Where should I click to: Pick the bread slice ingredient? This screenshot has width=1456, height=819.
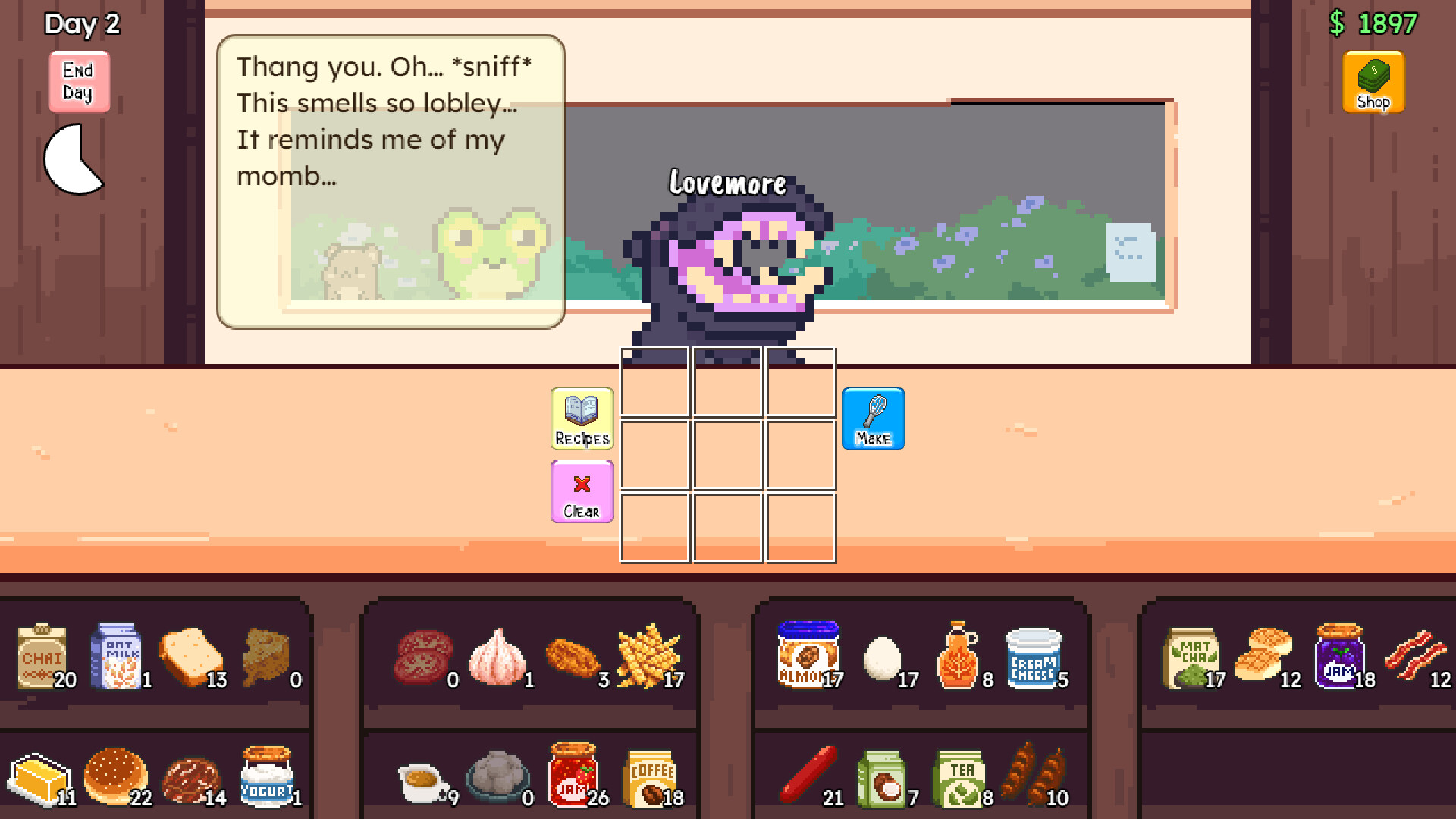coord(190,655)
